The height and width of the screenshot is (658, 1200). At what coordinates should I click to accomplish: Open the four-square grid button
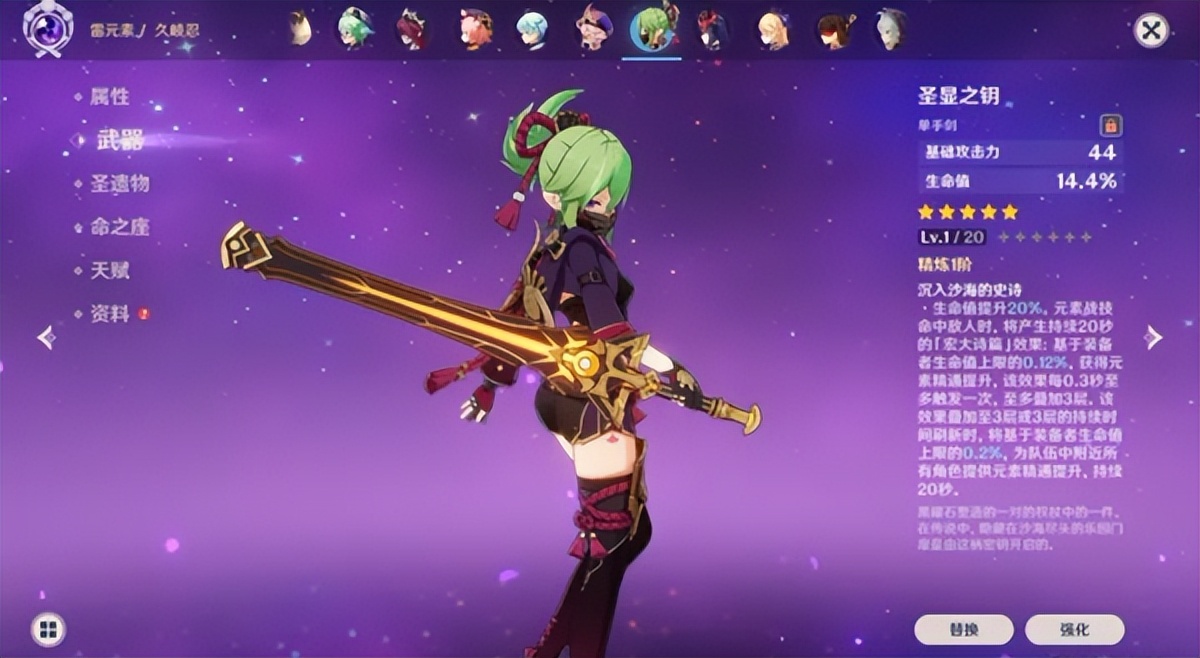tap(47, 629)
